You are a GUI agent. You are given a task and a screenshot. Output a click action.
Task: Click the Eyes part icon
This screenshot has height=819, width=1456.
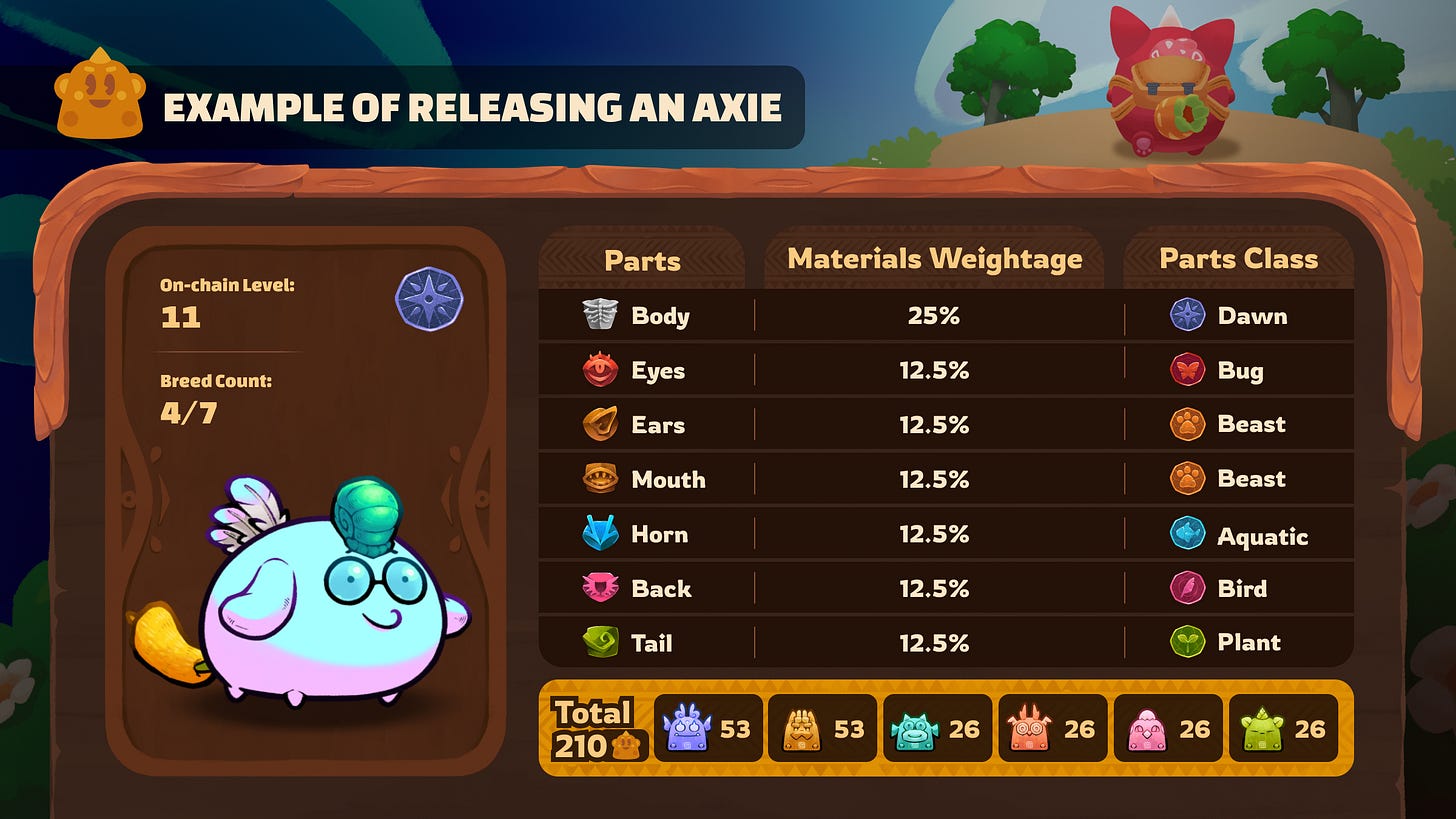click(600, 370)
